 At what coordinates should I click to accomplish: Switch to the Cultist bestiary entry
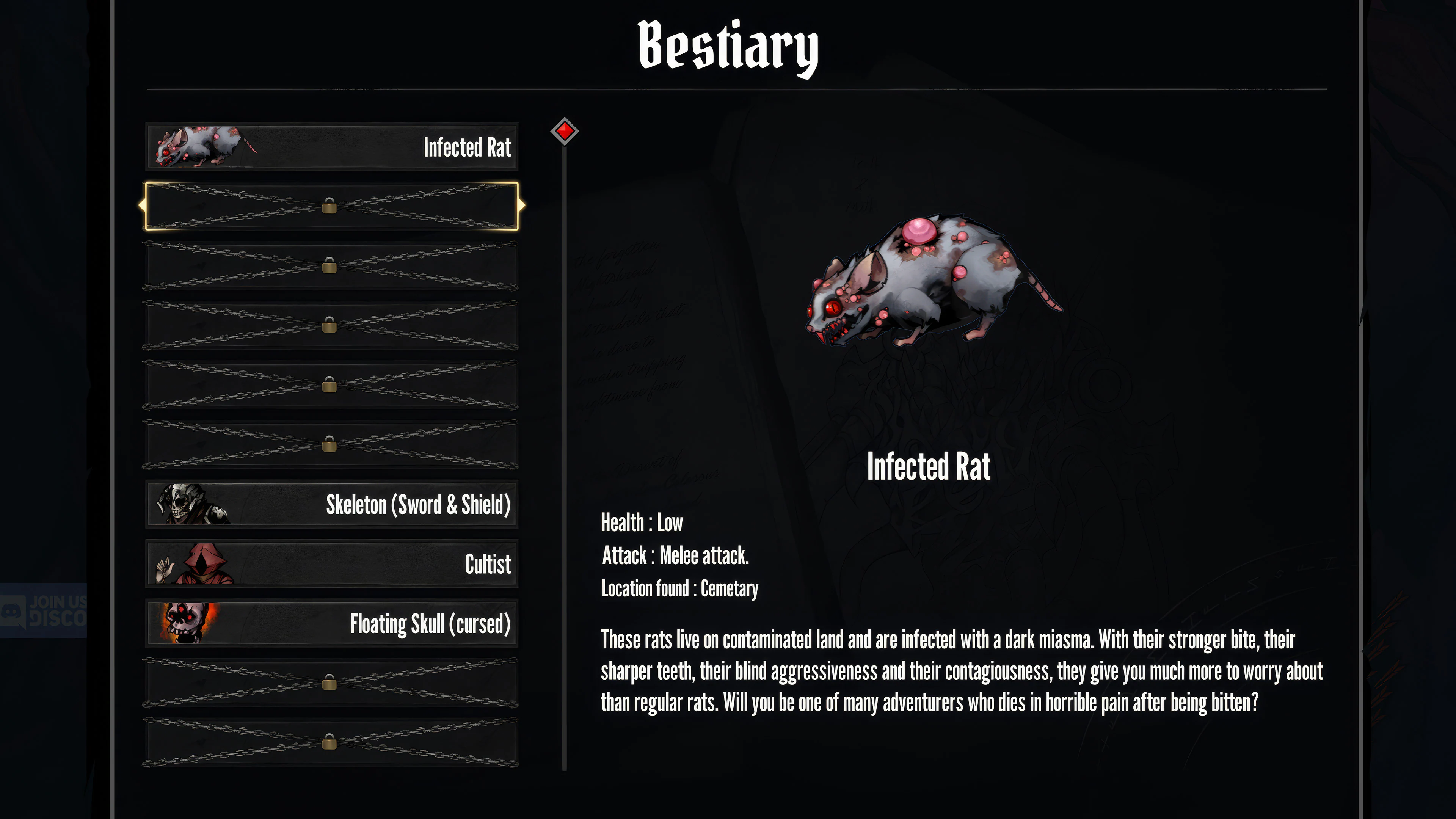click(x=331, y=563)
